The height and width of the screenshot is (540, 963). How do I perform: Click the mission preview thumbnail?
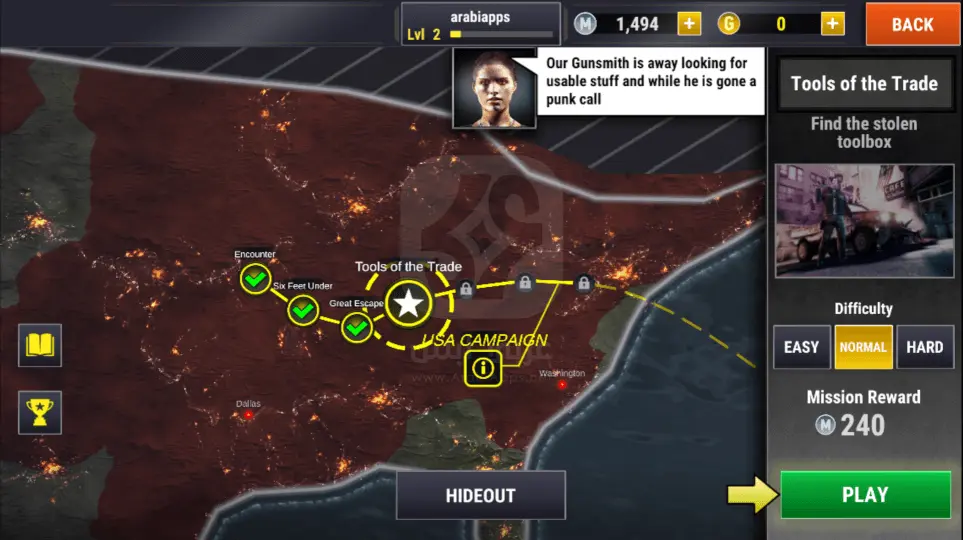(x=864, y=220)
